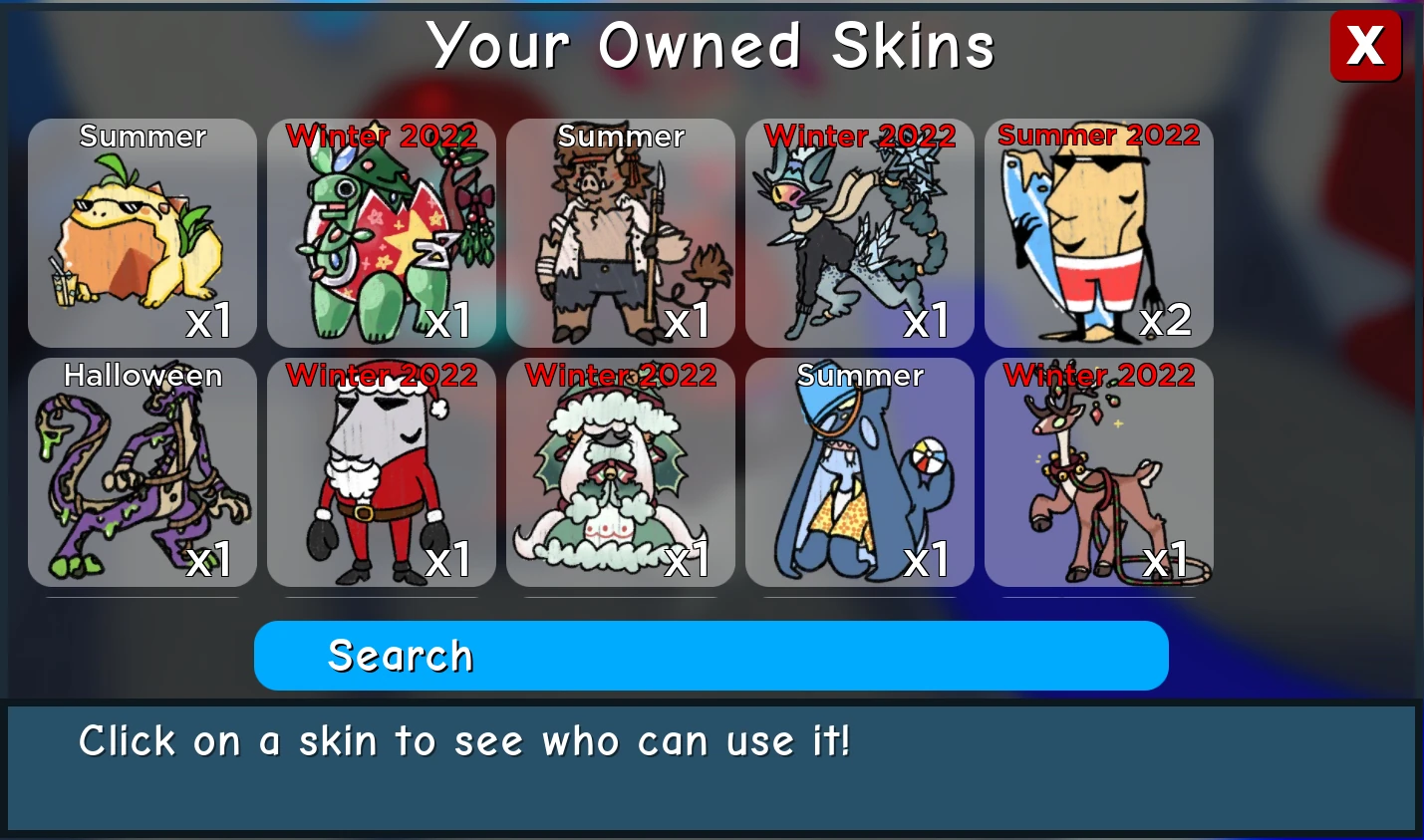Click the Summer label above the frog skin

click(142, 137)
